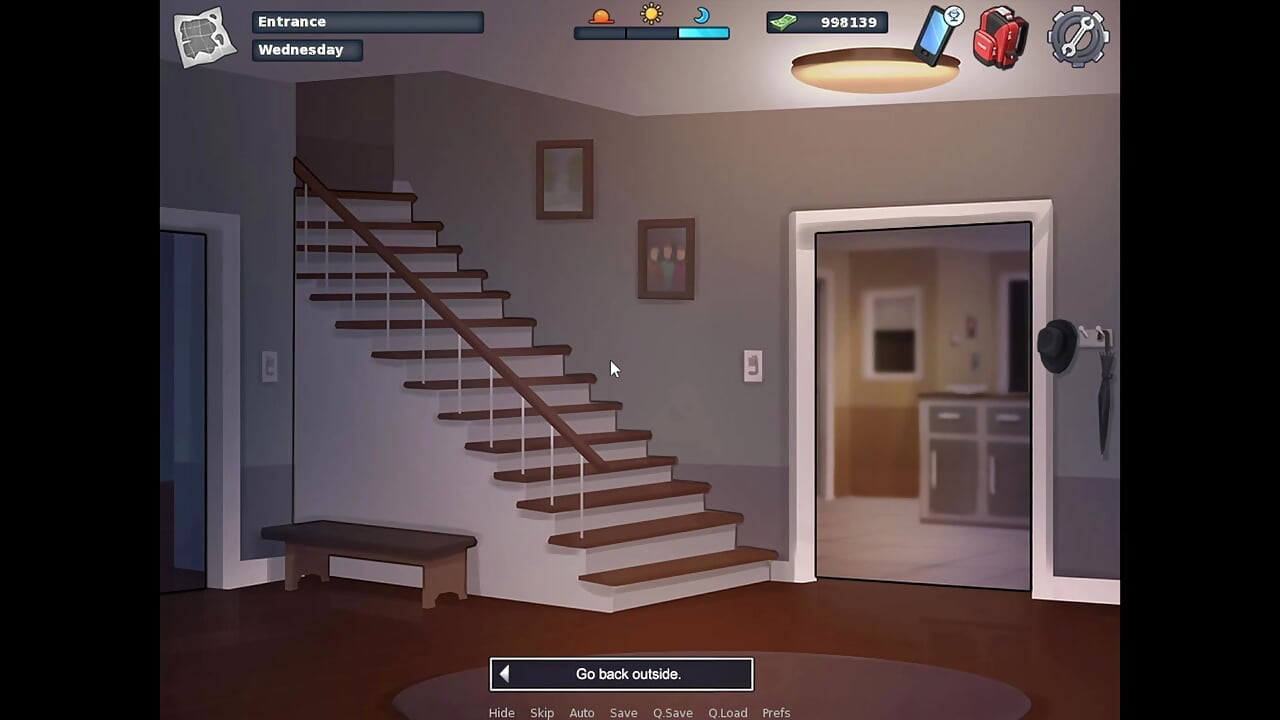Select the daytime sun icon
The width and height of the screenshot is (1280, 720).
651,14
